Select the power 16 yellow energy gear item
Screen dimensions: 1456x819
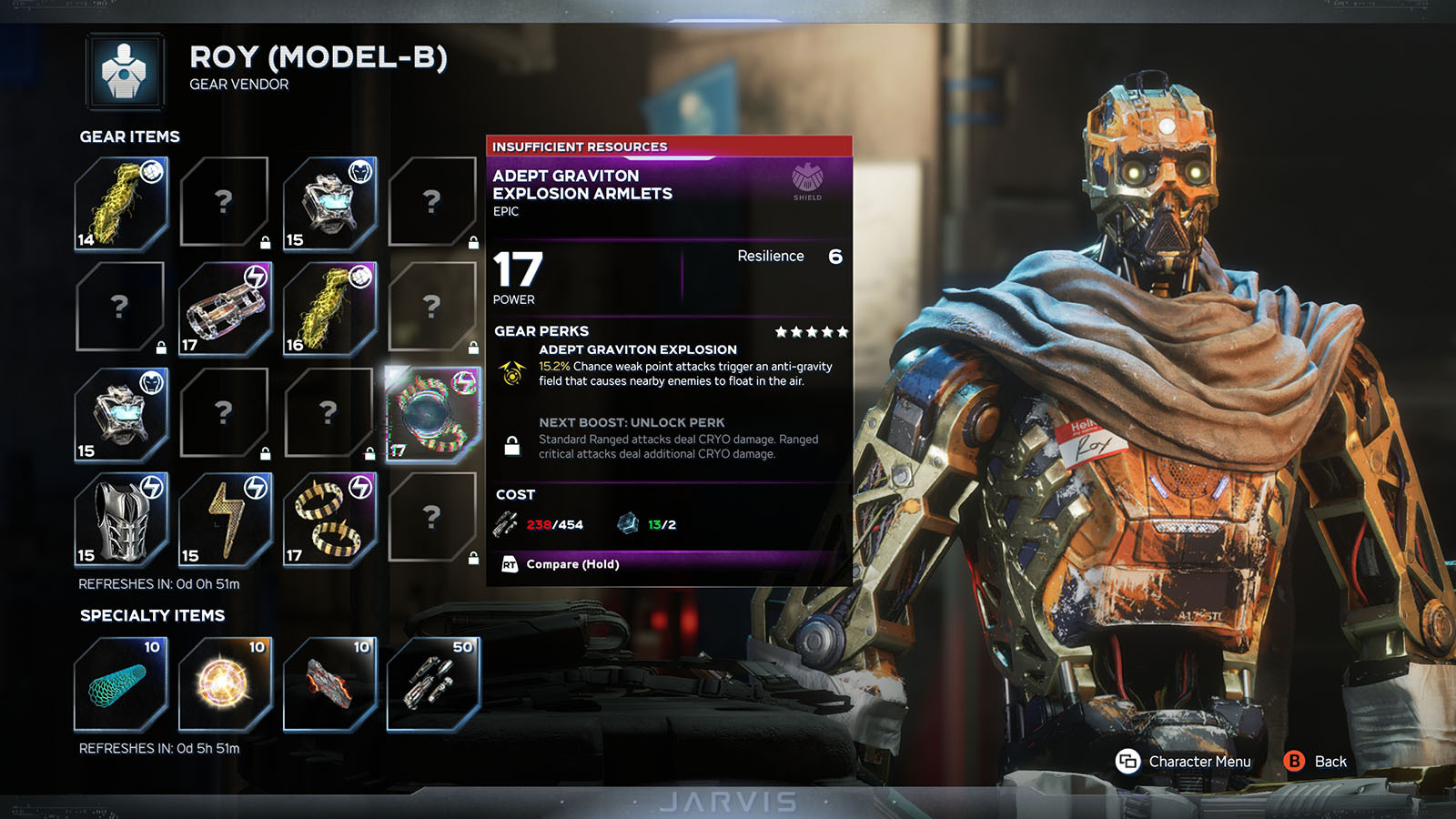click(x=329, y=308)
